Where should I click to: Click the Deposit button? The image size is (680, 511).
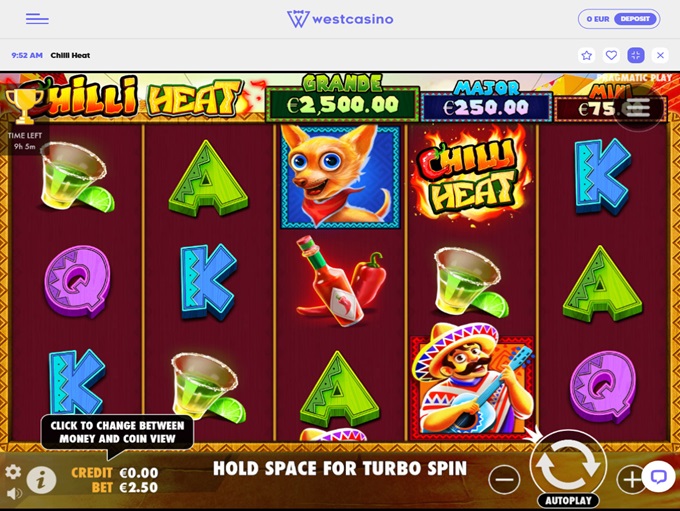(634, 19)
